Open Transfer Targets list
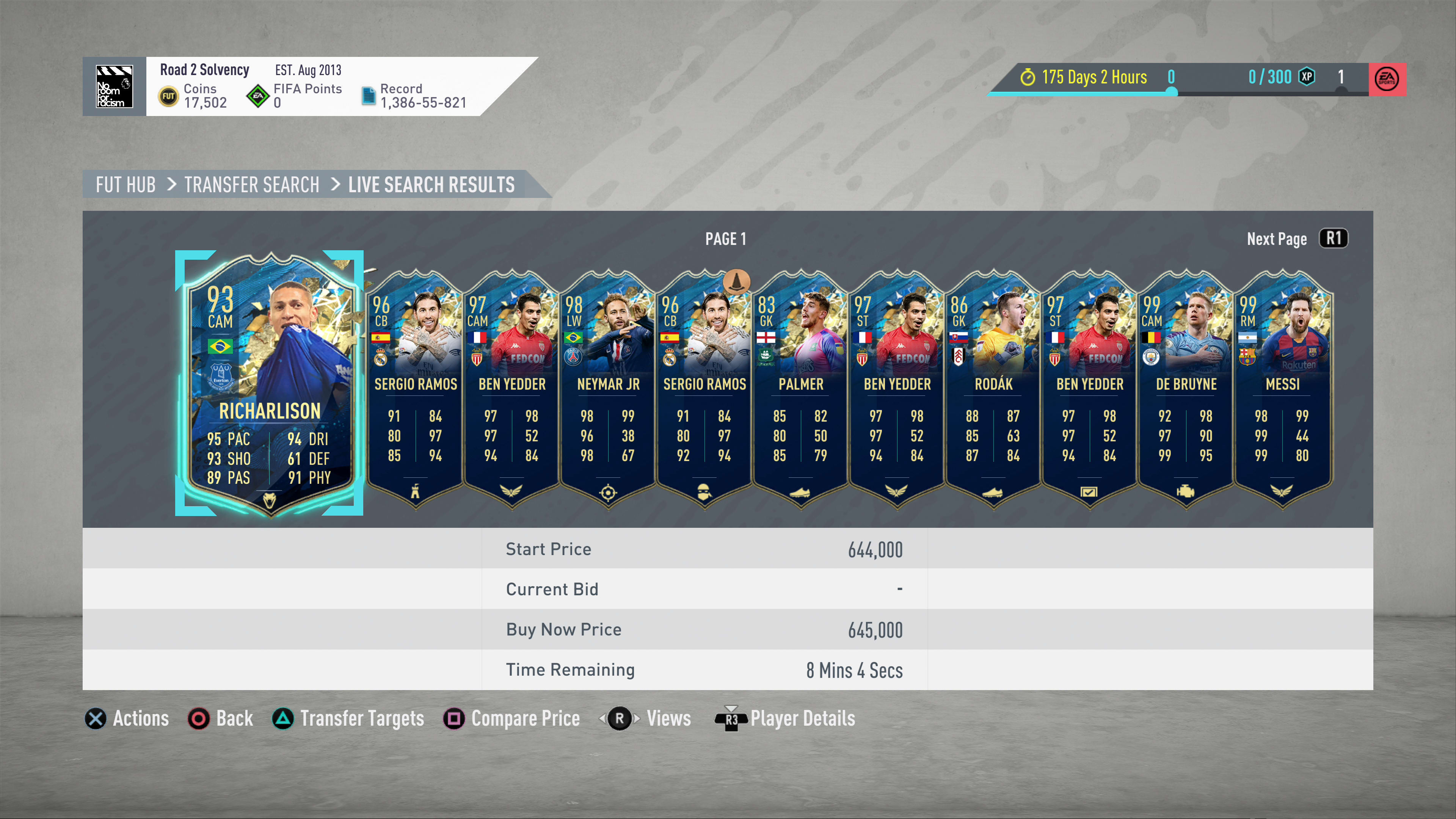 (348, 719)
